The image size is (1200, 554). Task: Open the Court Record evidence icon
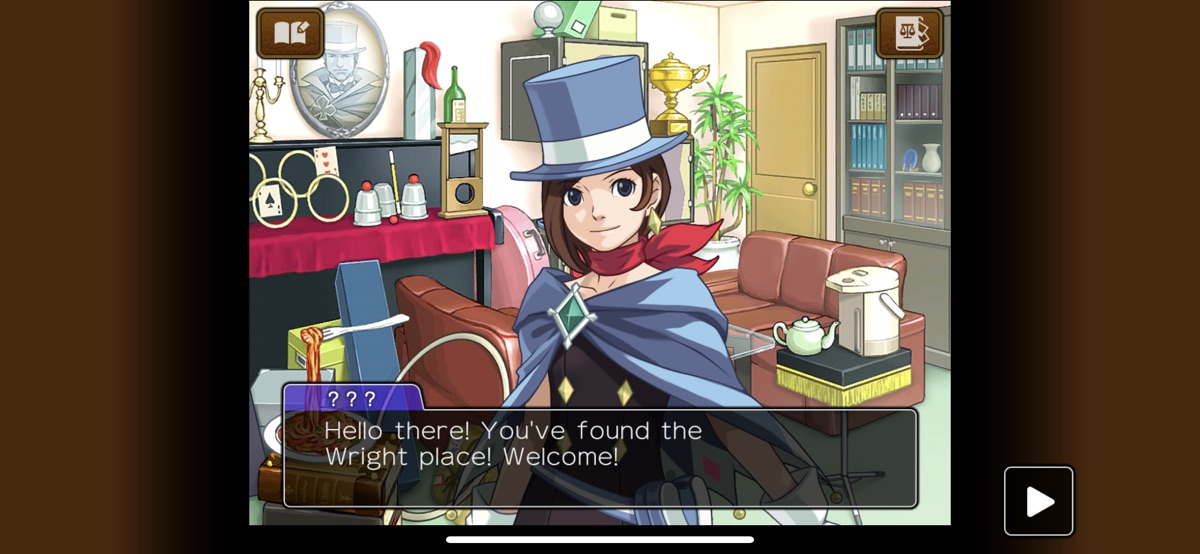(909, 34)
